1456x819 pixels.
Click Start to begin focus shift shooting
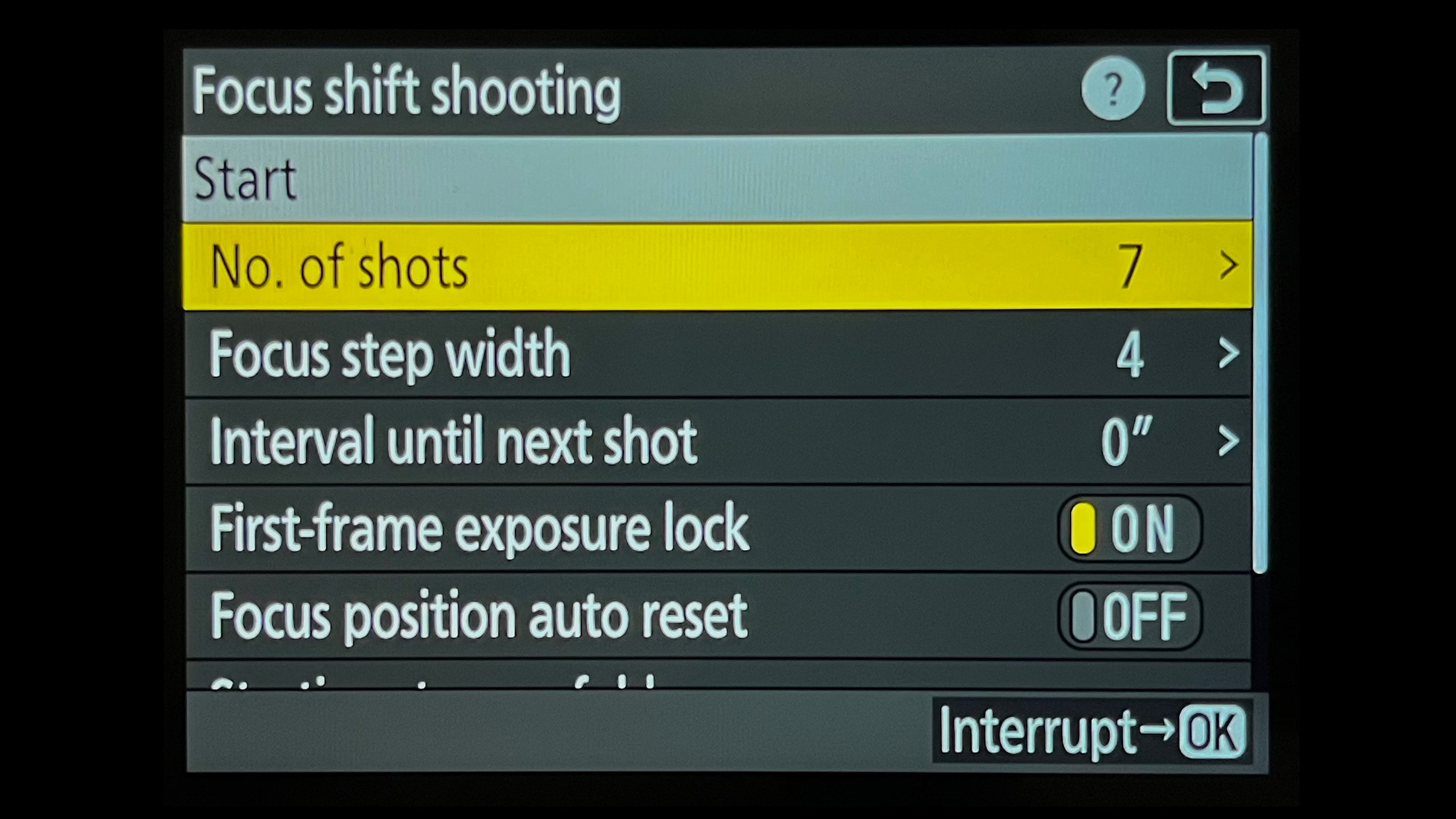coord(714,180)
